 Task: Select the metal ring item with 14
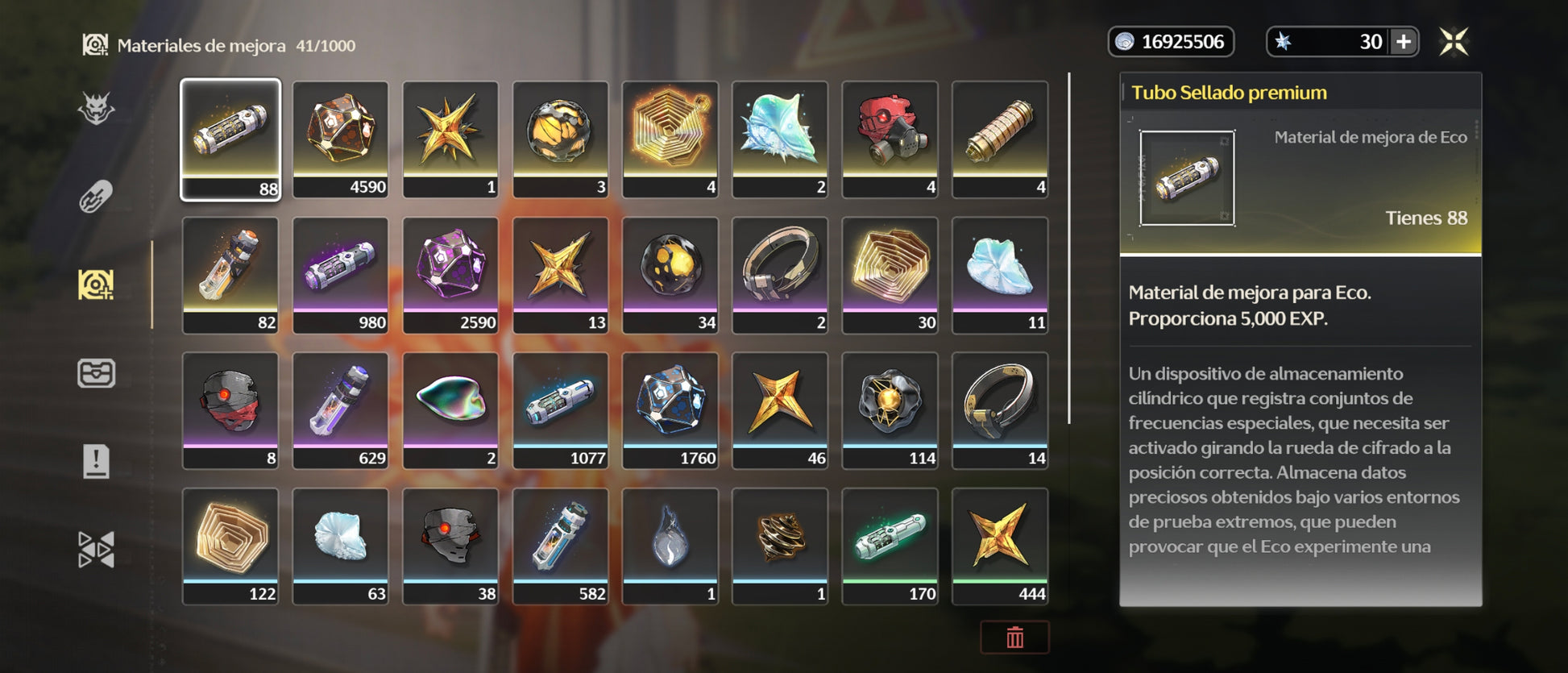(x=1000, y=409)
